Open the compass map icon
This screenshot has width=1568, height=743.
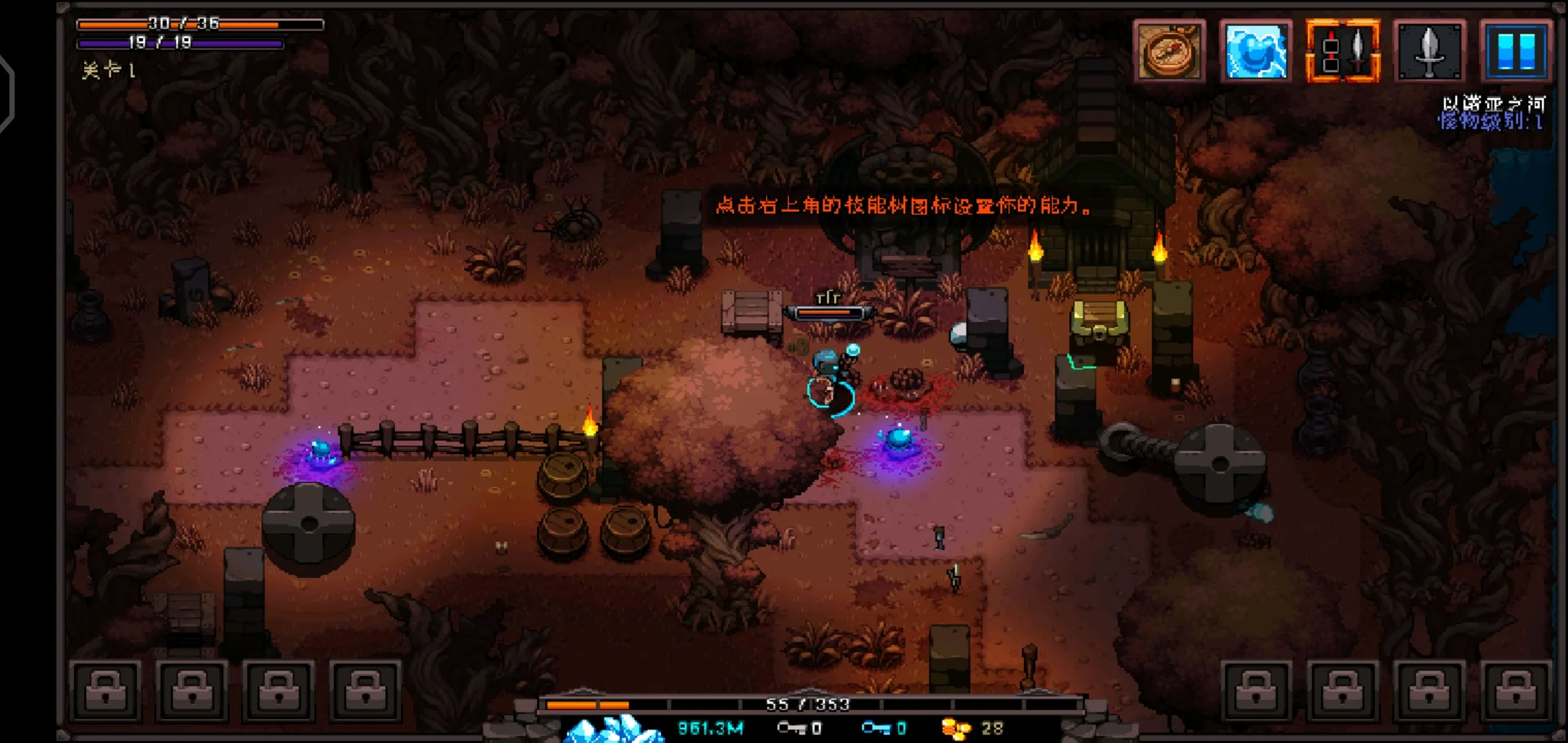[1169, 51]
